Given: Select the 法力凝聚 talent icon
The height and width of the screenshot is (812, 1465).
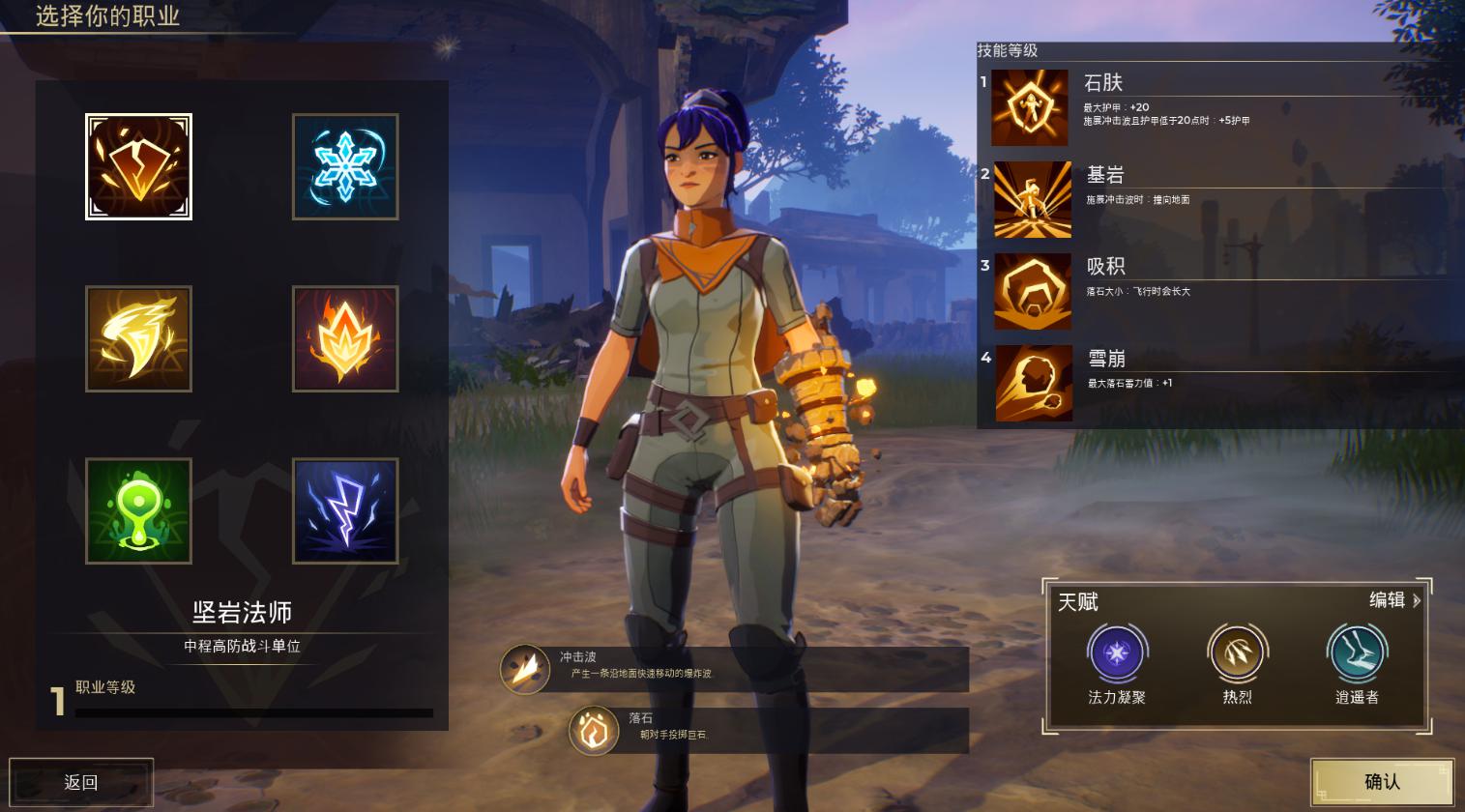Looking at the screenshot, I should tap(1117, 653).
